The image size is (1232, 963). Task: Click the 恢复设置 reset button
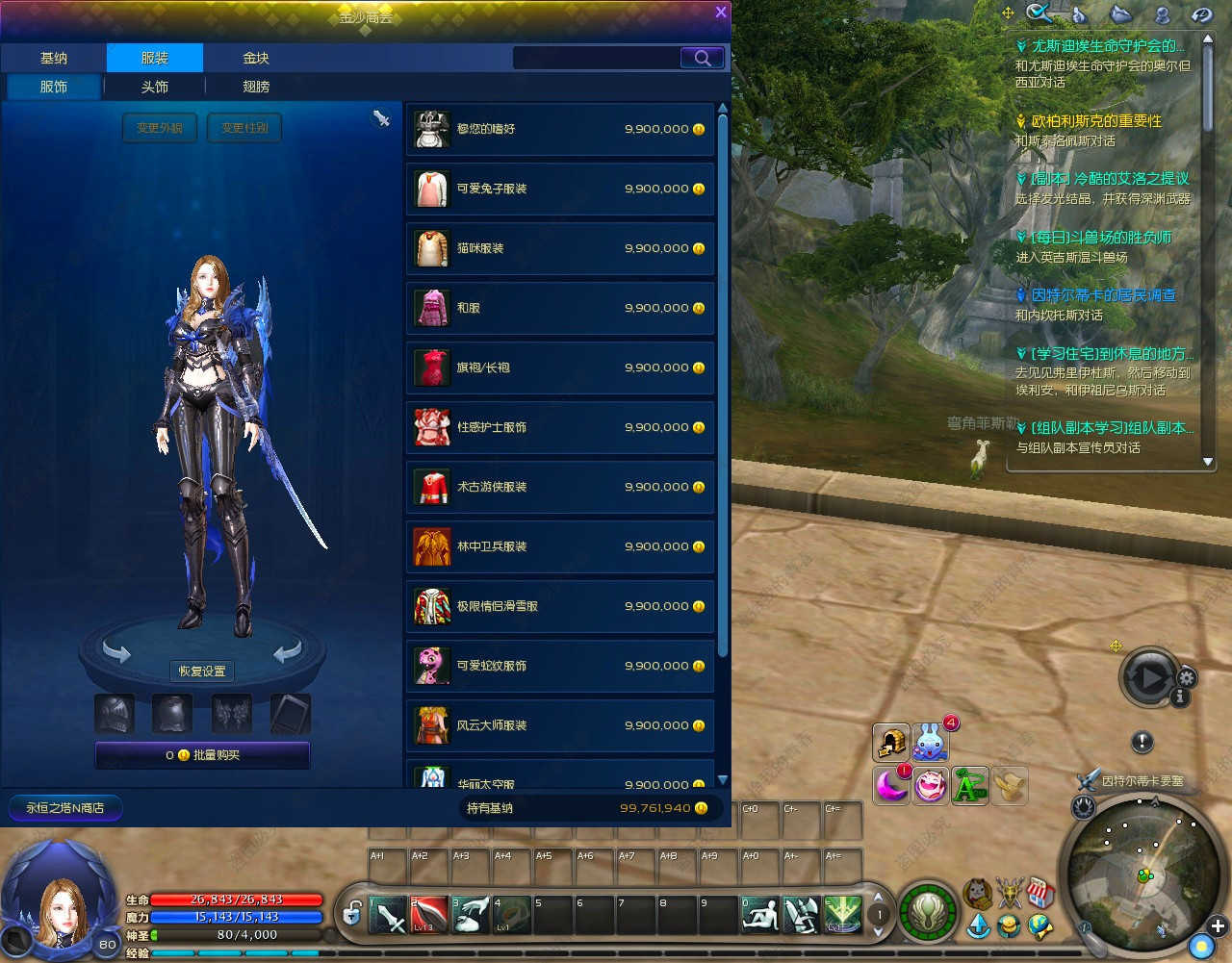(x=202, y=671)
